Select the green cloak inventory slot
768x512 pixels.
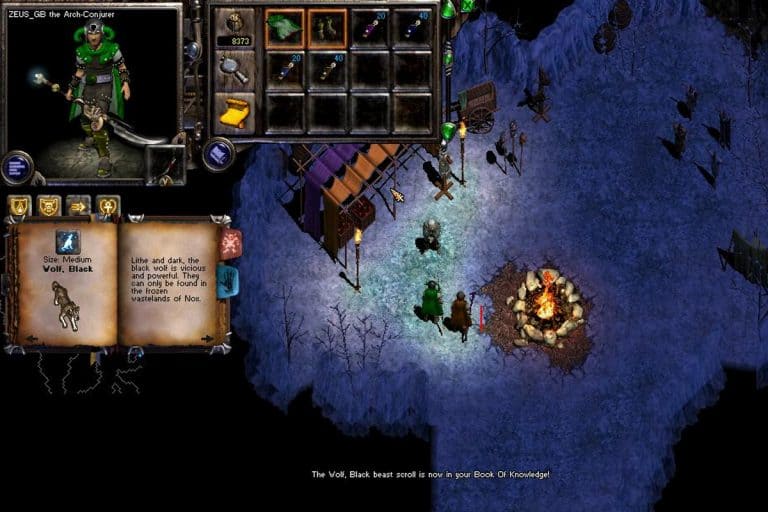tap(285, 27)
